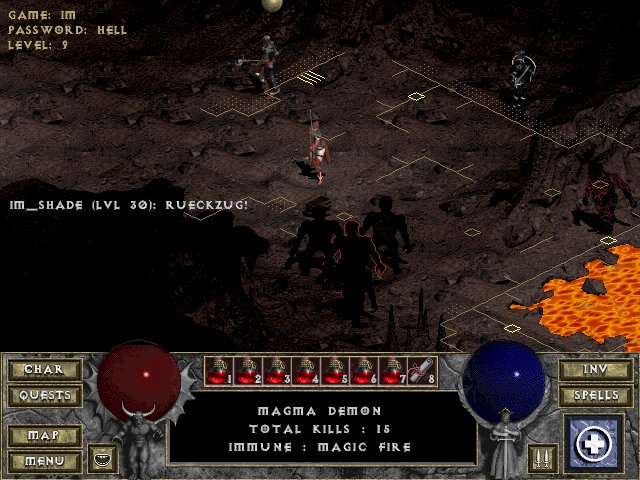
Task: Use the red potion in belt slot 1
Action: [220, 372]
